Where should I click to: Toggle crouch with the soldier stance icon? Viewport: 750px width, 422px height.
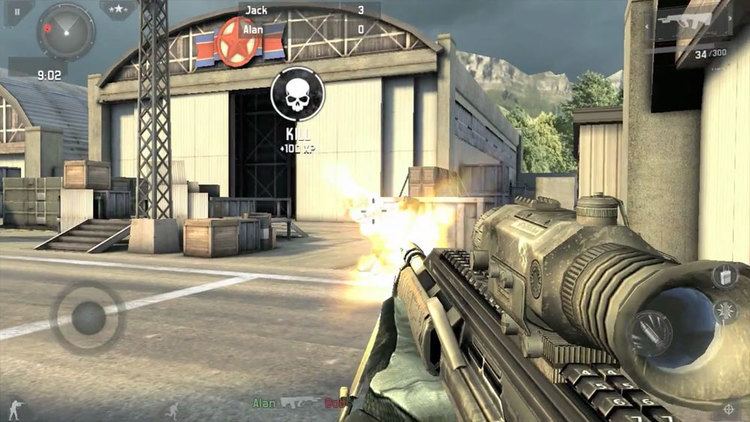point(16,408)
